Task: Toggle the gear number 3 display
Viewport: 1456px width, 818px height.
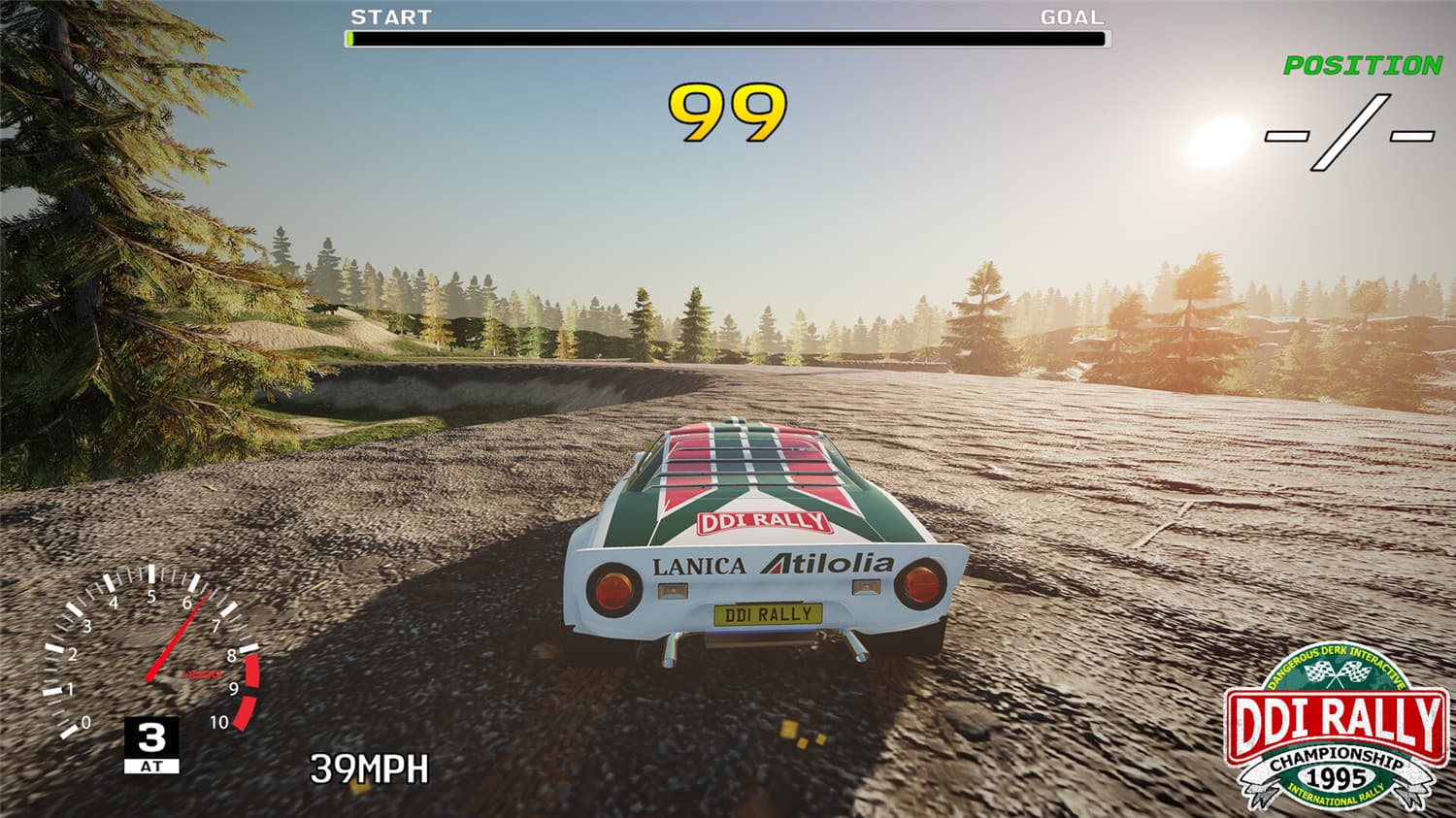Action: (152, 737)
